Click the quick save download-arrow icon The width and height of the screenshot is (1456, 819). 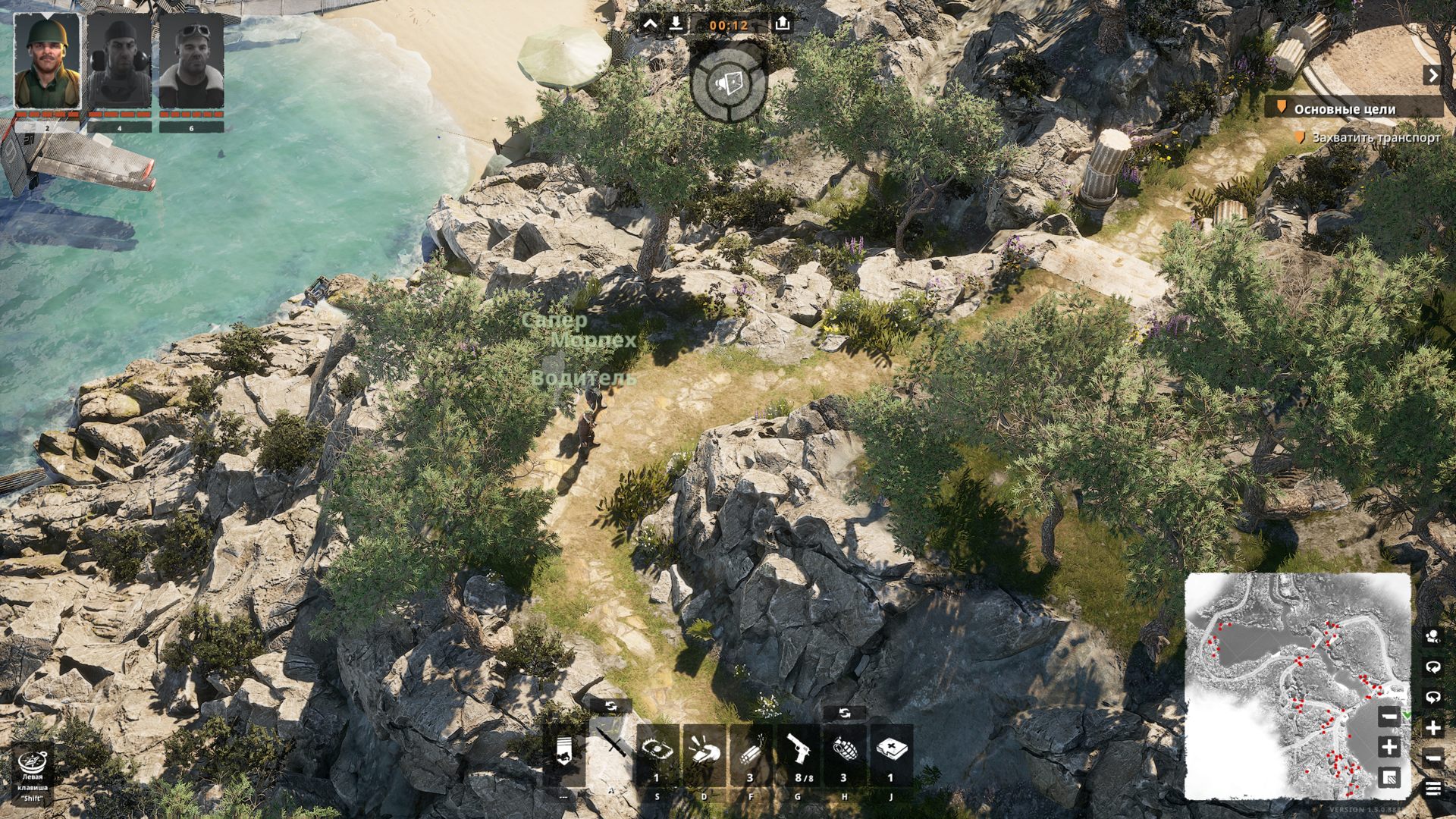[x=676, y=24]
